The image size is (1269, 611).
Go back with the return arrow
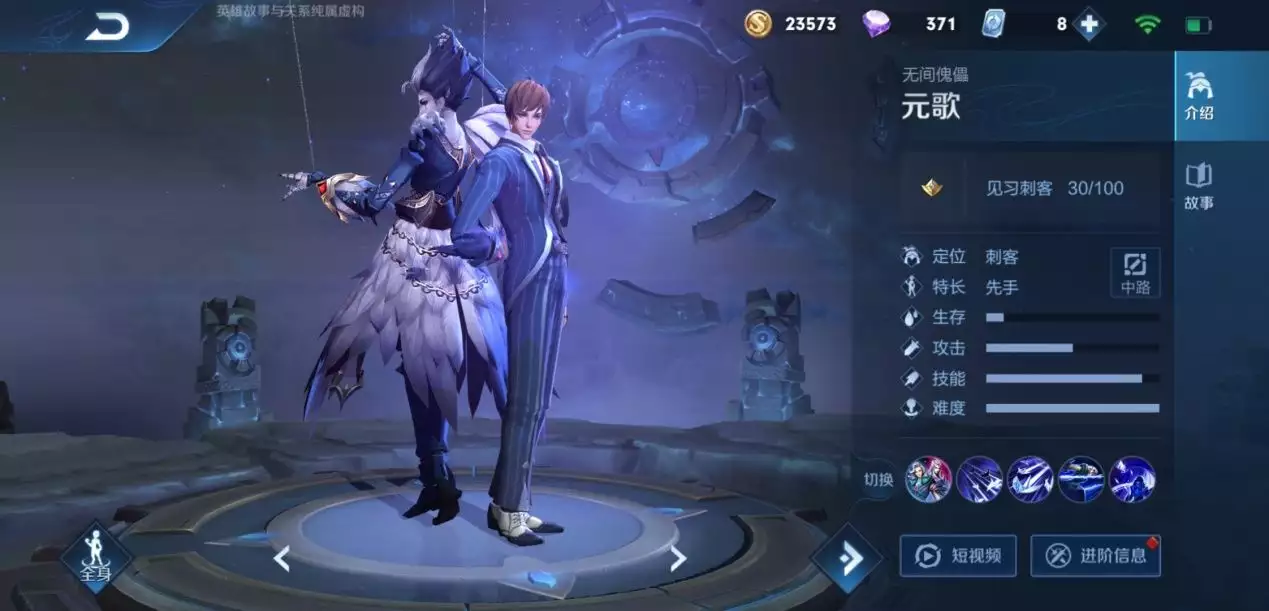coord(107,27)
